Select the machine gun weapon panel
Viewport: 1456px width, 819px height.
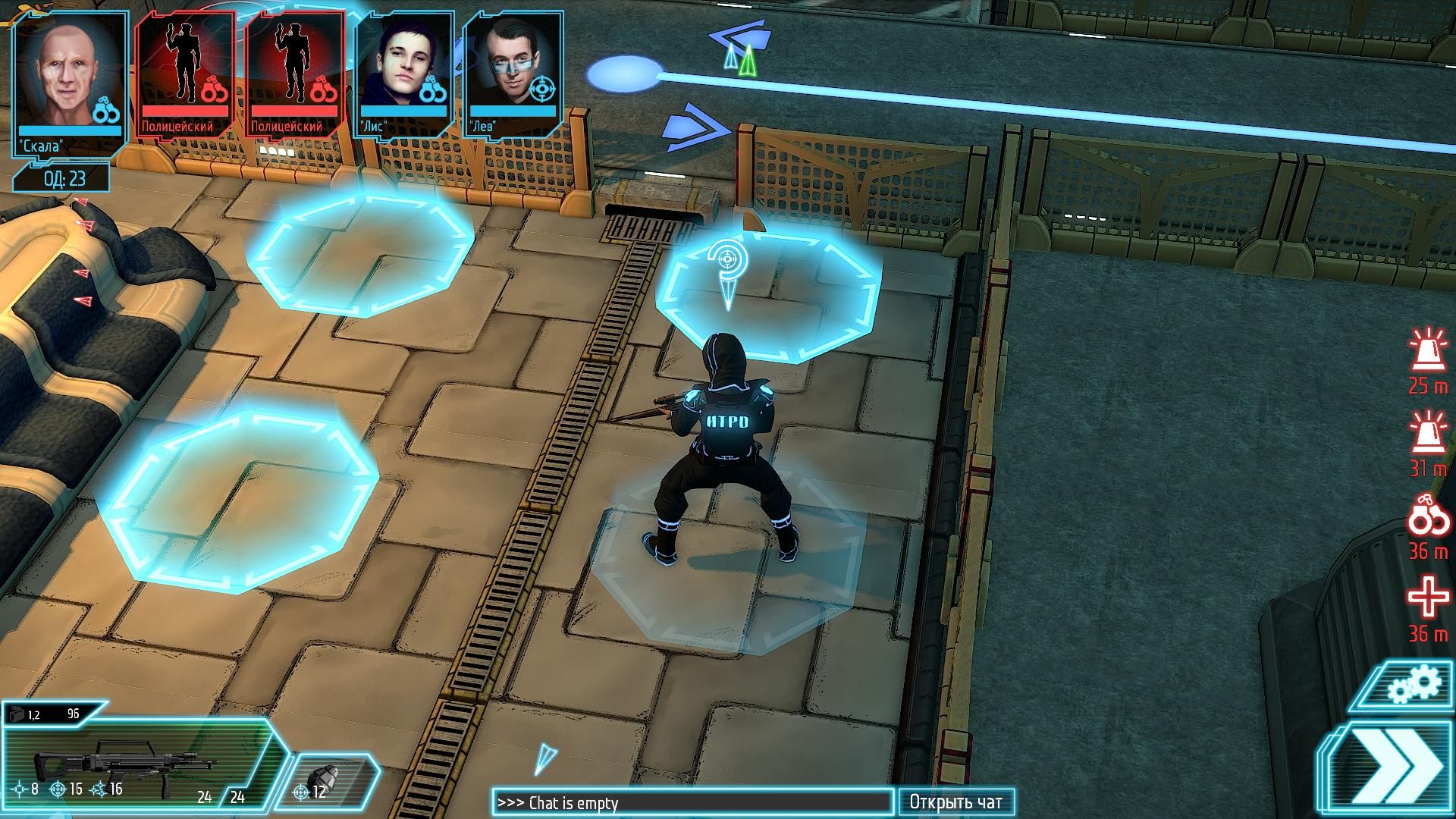[136, 764]
